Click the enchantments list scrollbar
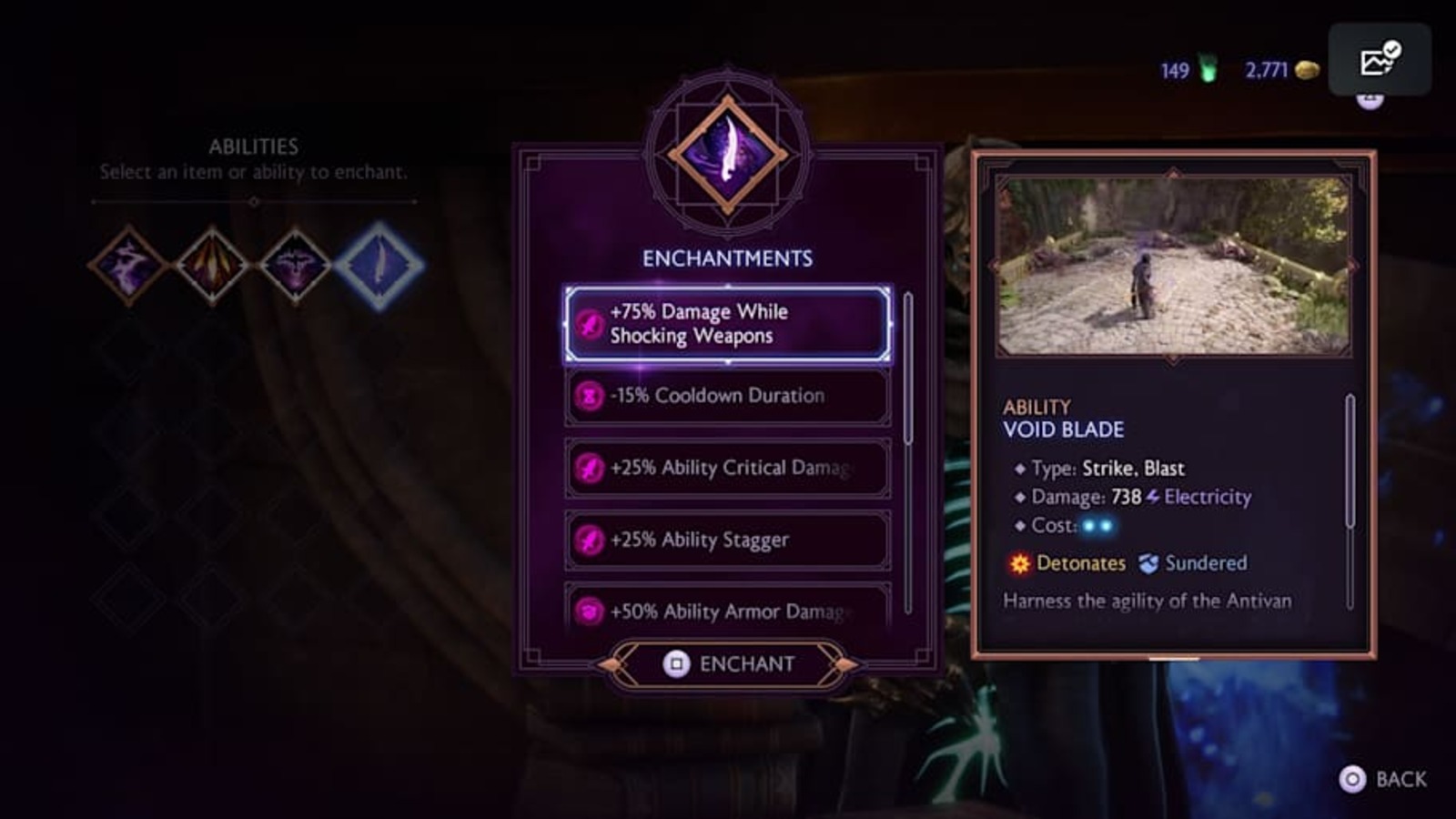The height and width of the screenshot is (819, 1456). tap(907, 364)
